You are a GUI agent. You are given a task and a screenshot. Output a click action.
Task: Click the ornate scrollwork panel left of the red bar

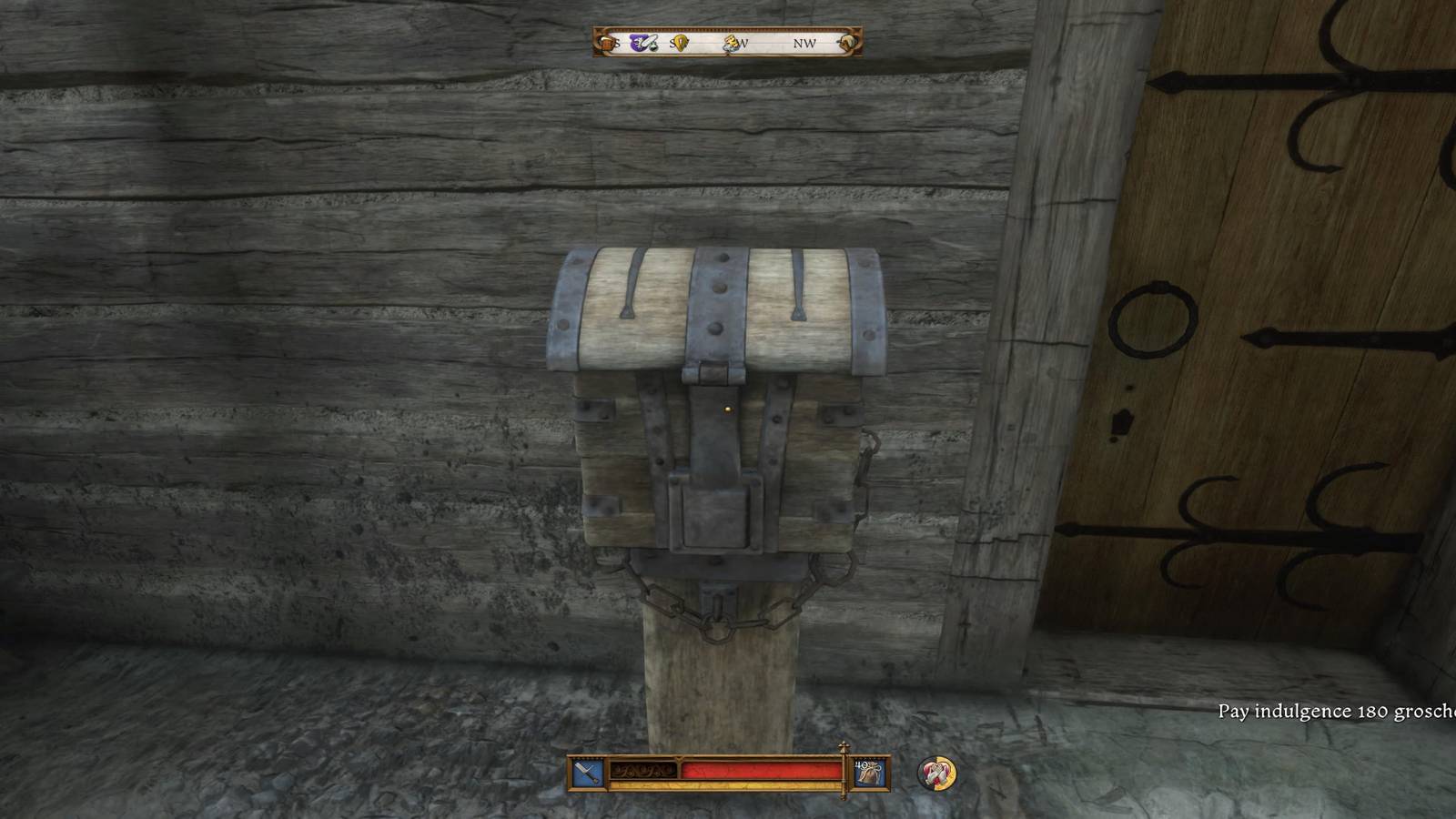tap(642, 770)
